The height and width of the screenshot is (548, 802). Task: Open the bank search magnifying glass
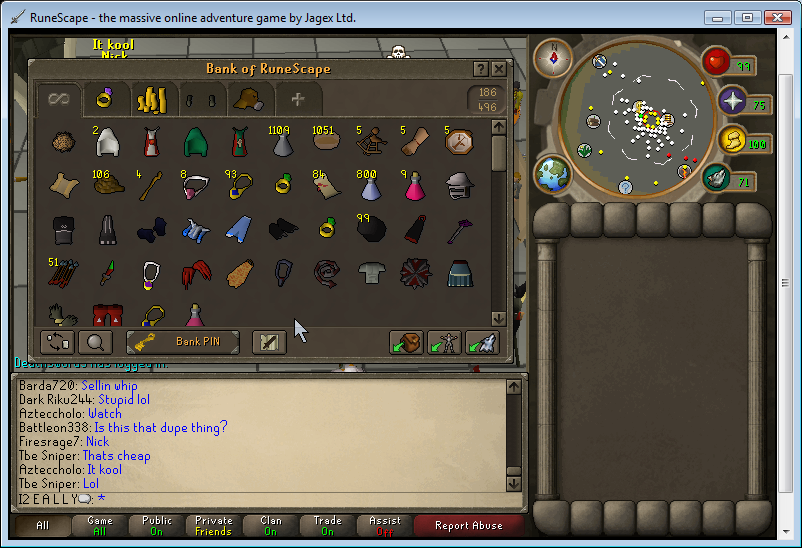coord(95,342)
